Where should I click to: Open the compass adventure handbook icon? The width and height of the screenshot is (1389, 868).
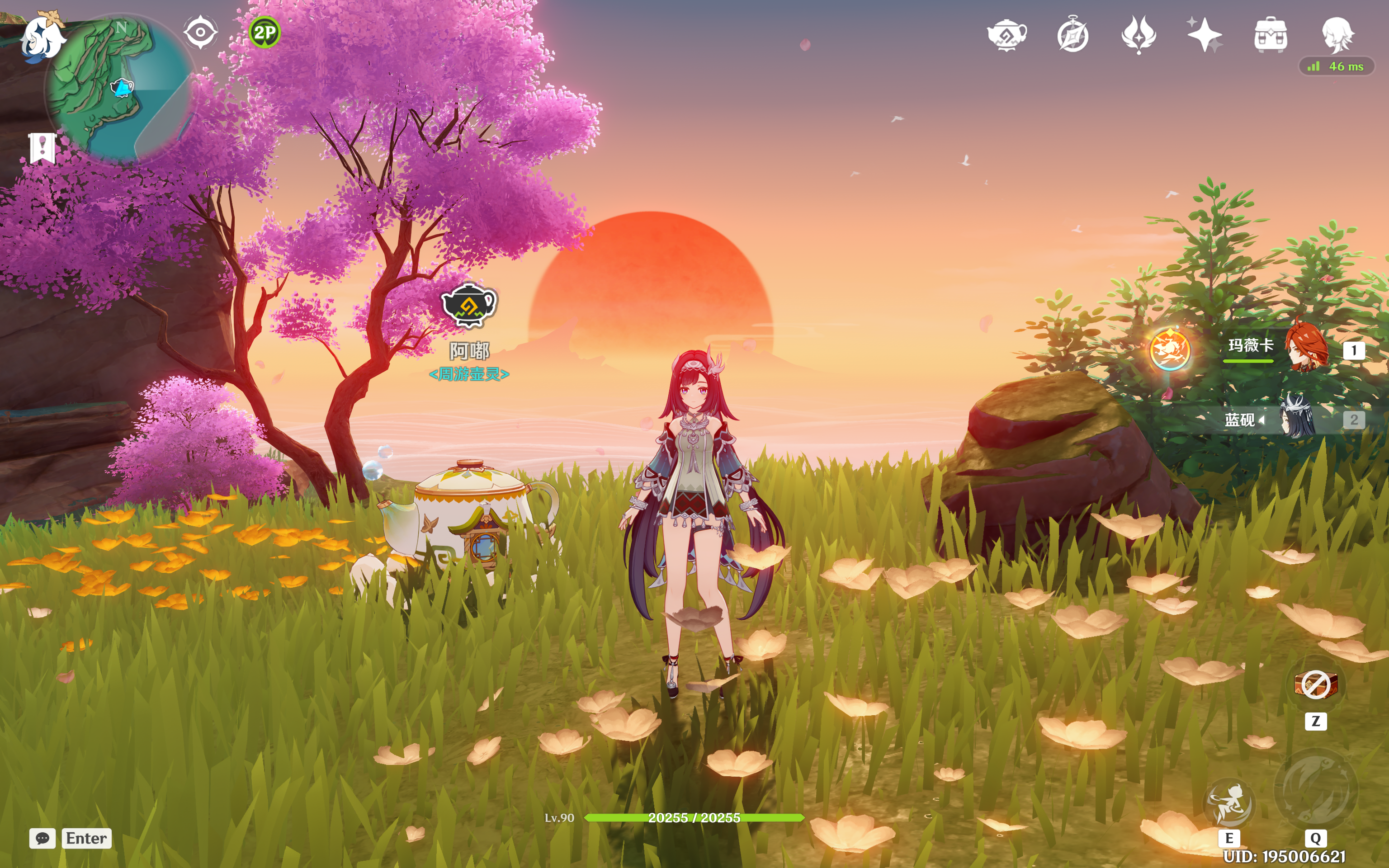point(1072,35)
